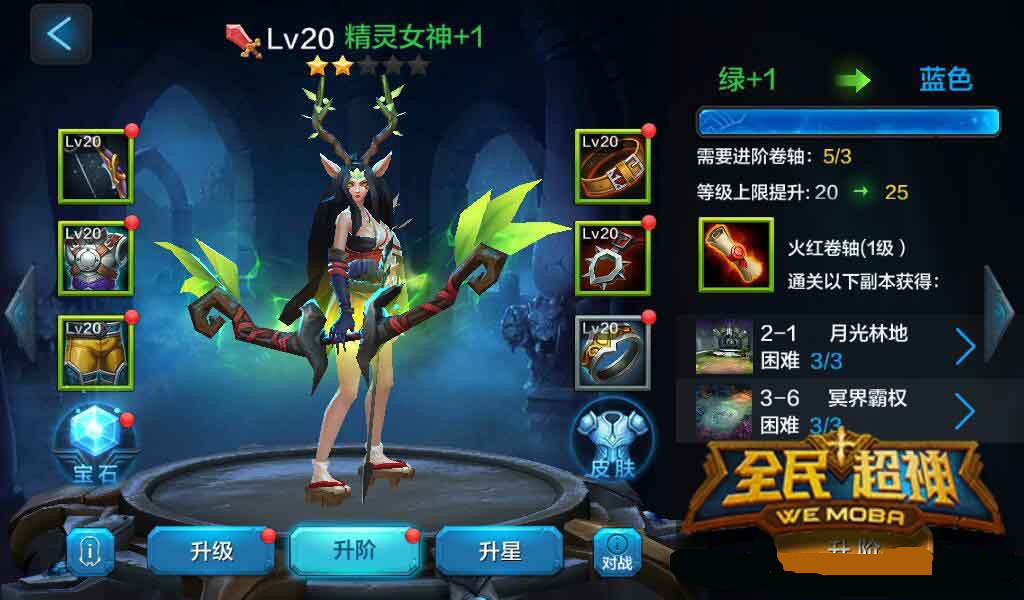The width and height of the screenshot is (1024, 600).
Task: Select the Lv20 ring equipment slot
Action: [612, 352]
